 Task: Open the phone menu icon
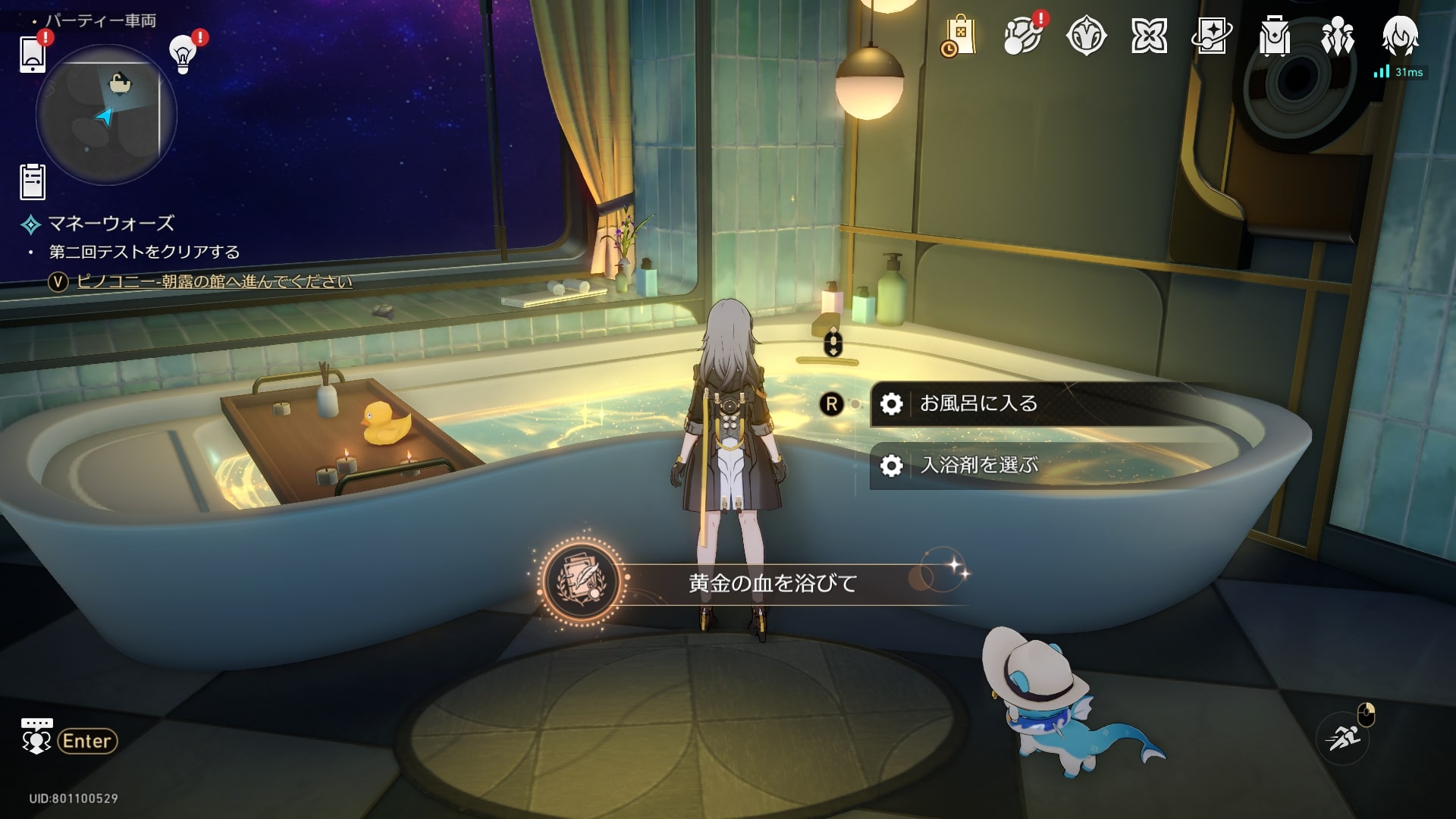point(33,53)
